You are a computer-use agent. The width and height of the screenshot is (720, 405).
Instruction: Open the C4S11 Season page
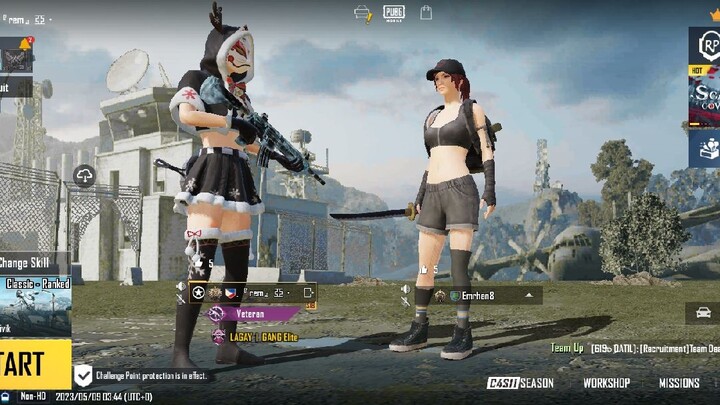tap(520, 383)
